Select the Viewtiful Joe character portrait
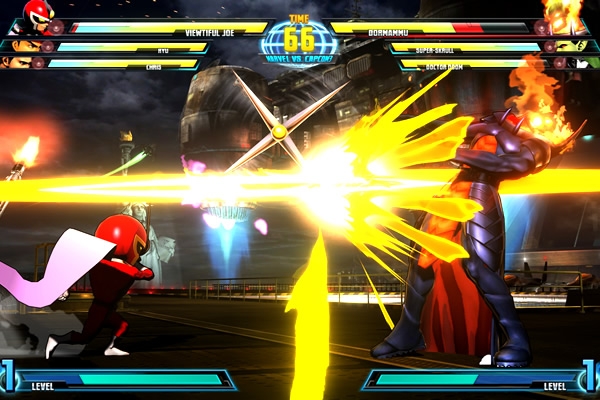 pos(38,16)
